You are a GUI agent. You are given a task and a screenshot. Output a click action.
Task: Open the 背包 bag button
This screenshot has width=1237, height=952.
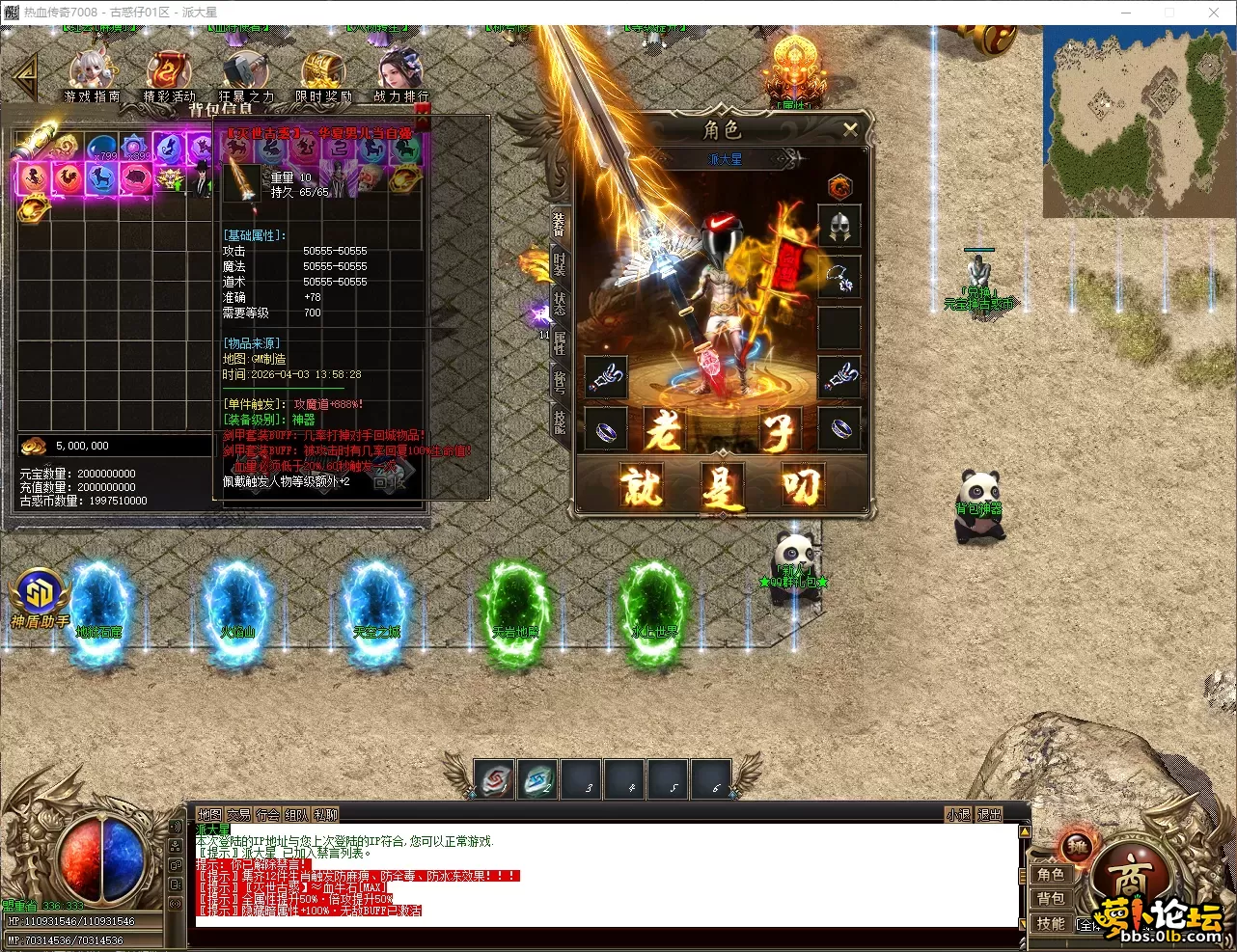coord(1051,899)
